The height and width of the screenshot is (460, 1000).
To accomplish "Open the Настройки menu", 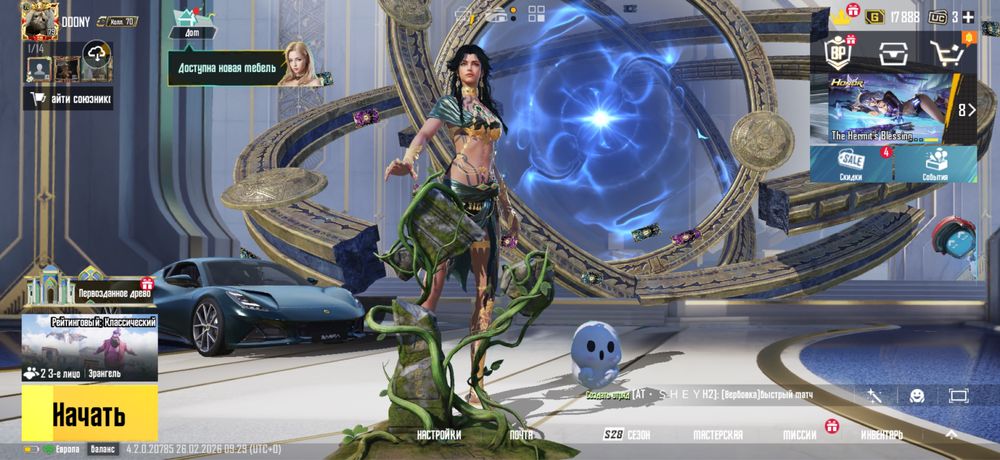I will pyautogui.click(x=439, y=435).
